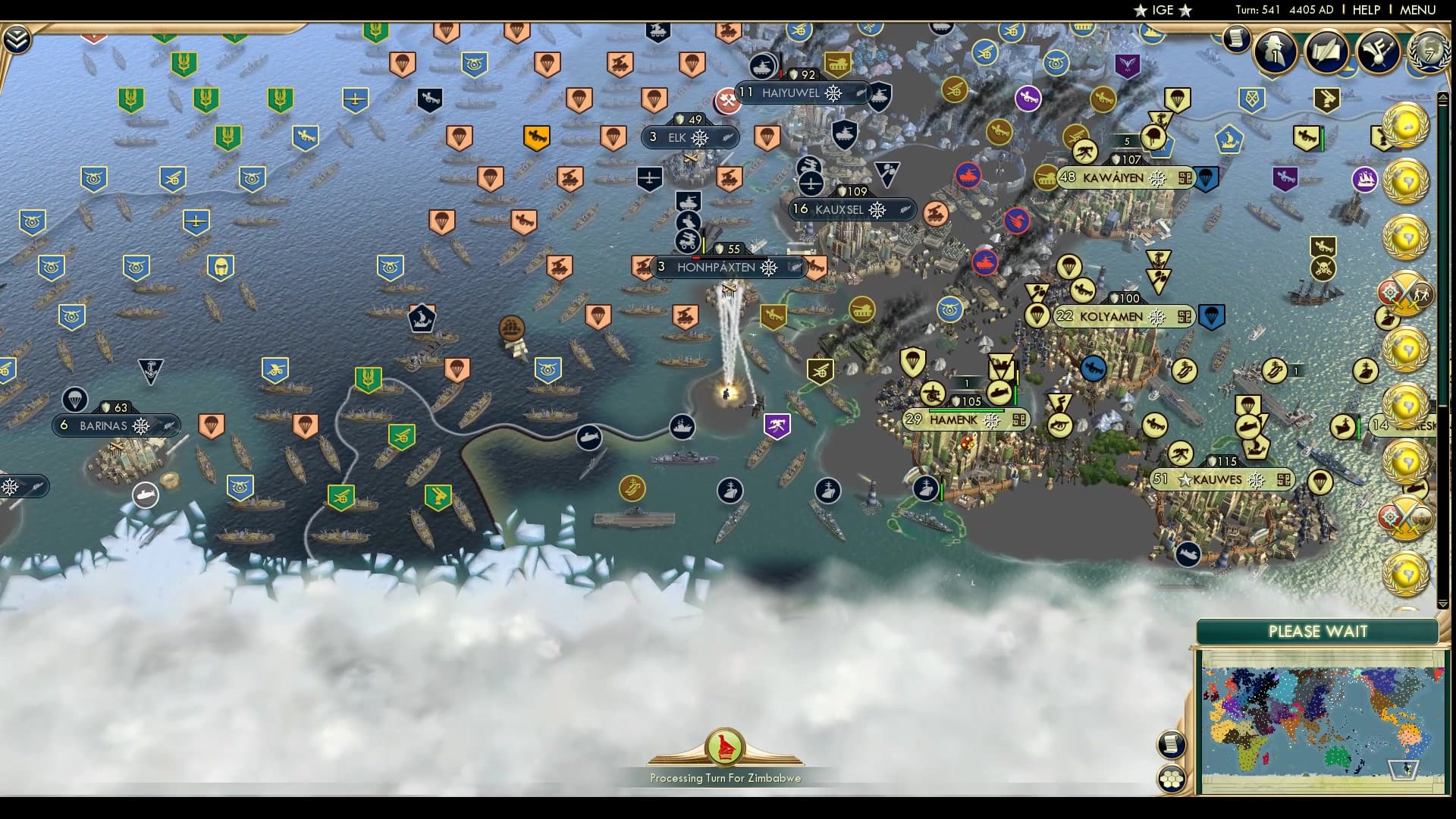Toggle the map options chevron in top-left corner
The image size is (1456, 819).
(x=17, y=38)
